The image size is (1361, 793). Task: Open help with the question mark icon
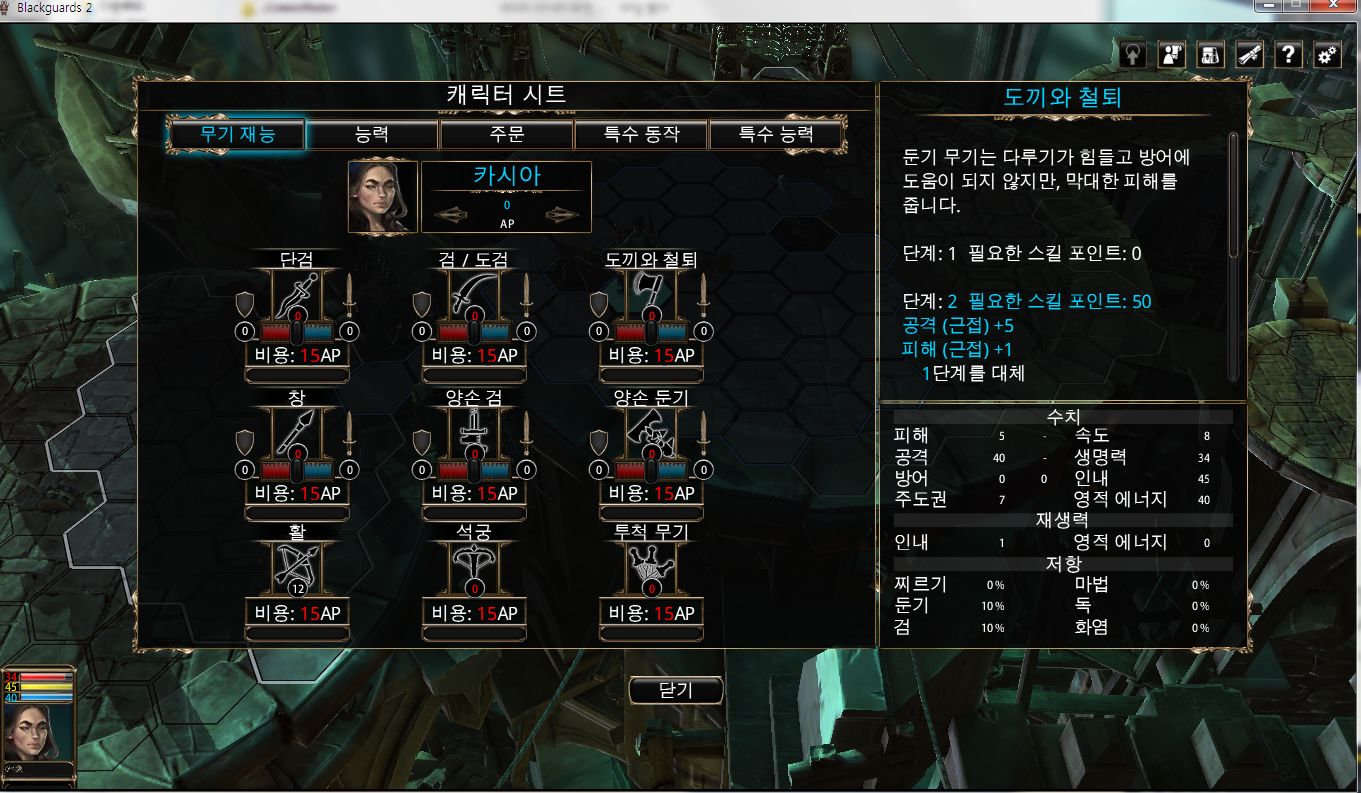click(x=1289, y=55)
